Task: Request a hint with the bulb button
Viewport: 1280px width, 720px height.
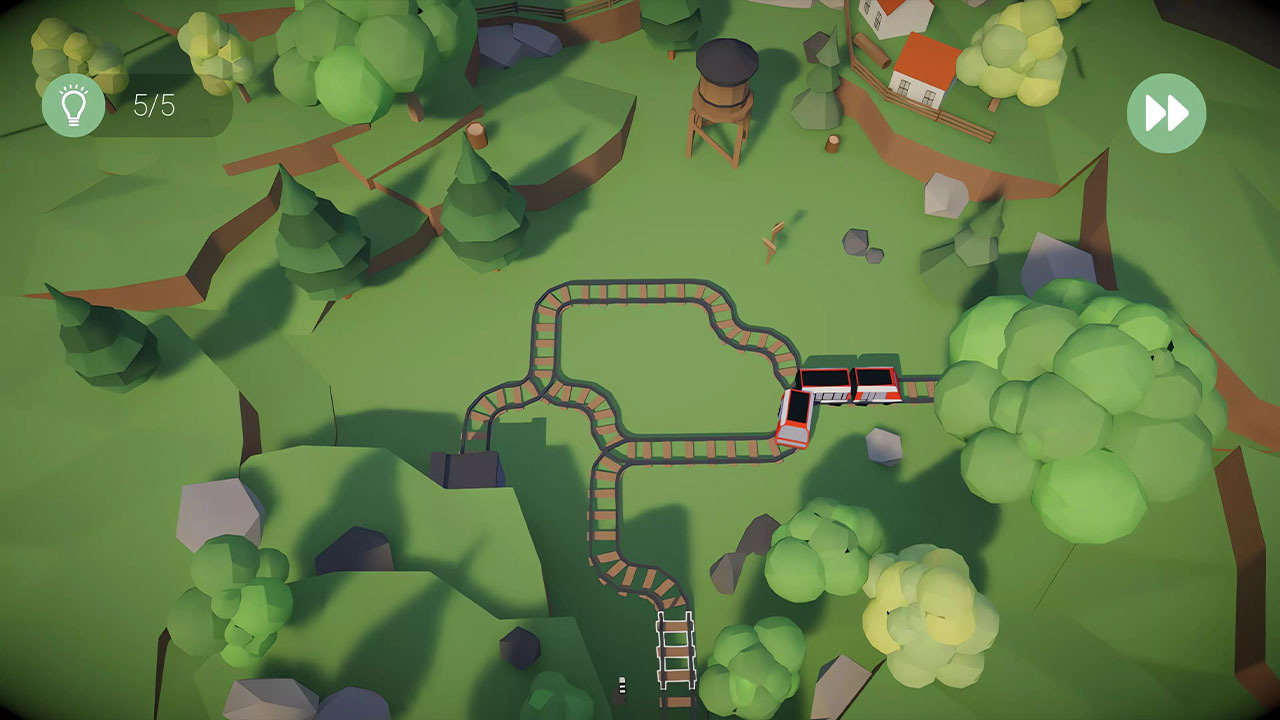Action: (72, 104)
